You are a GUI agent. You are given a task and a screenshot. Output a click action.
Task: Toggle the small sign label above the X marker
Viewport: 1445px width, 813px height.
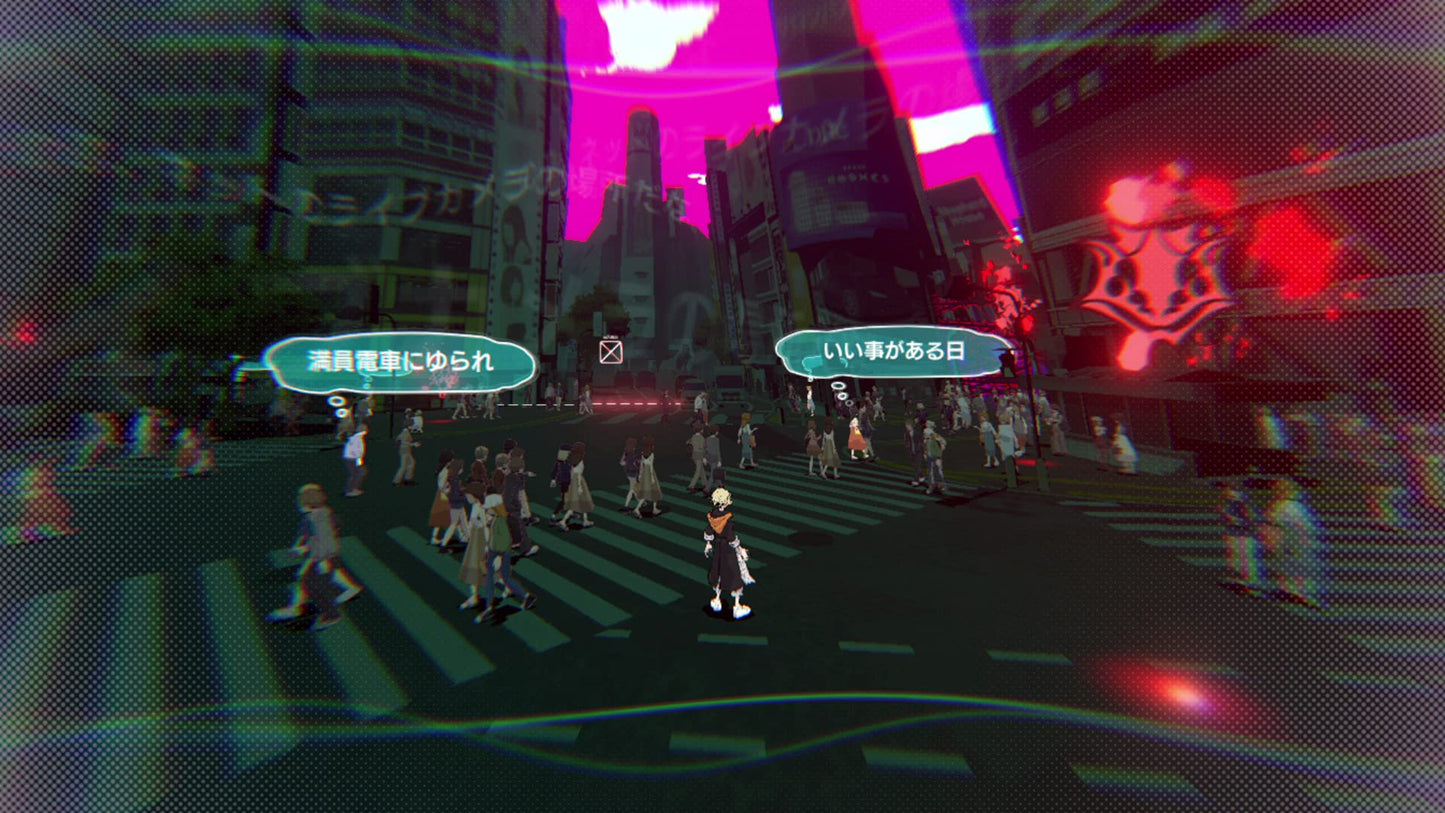click(x=609, y=336)
